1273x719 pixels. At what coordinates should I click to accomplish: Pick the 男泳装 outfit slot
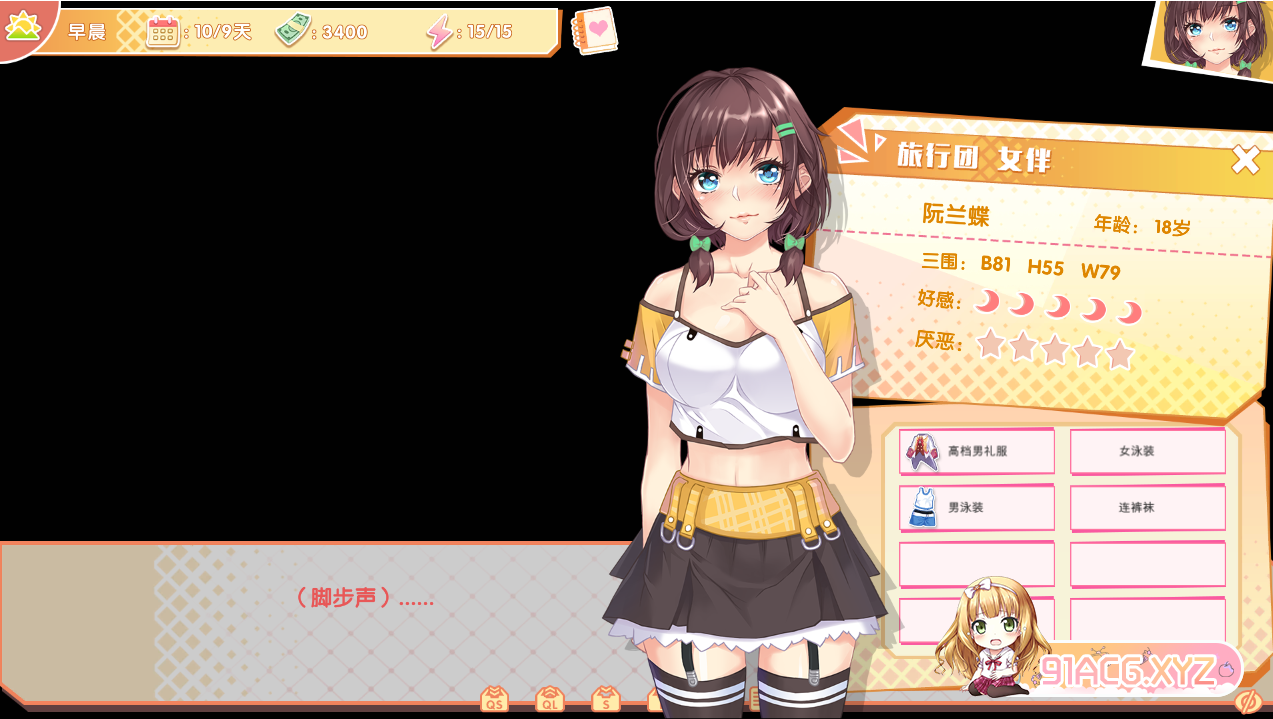click(x=977, y=507)
